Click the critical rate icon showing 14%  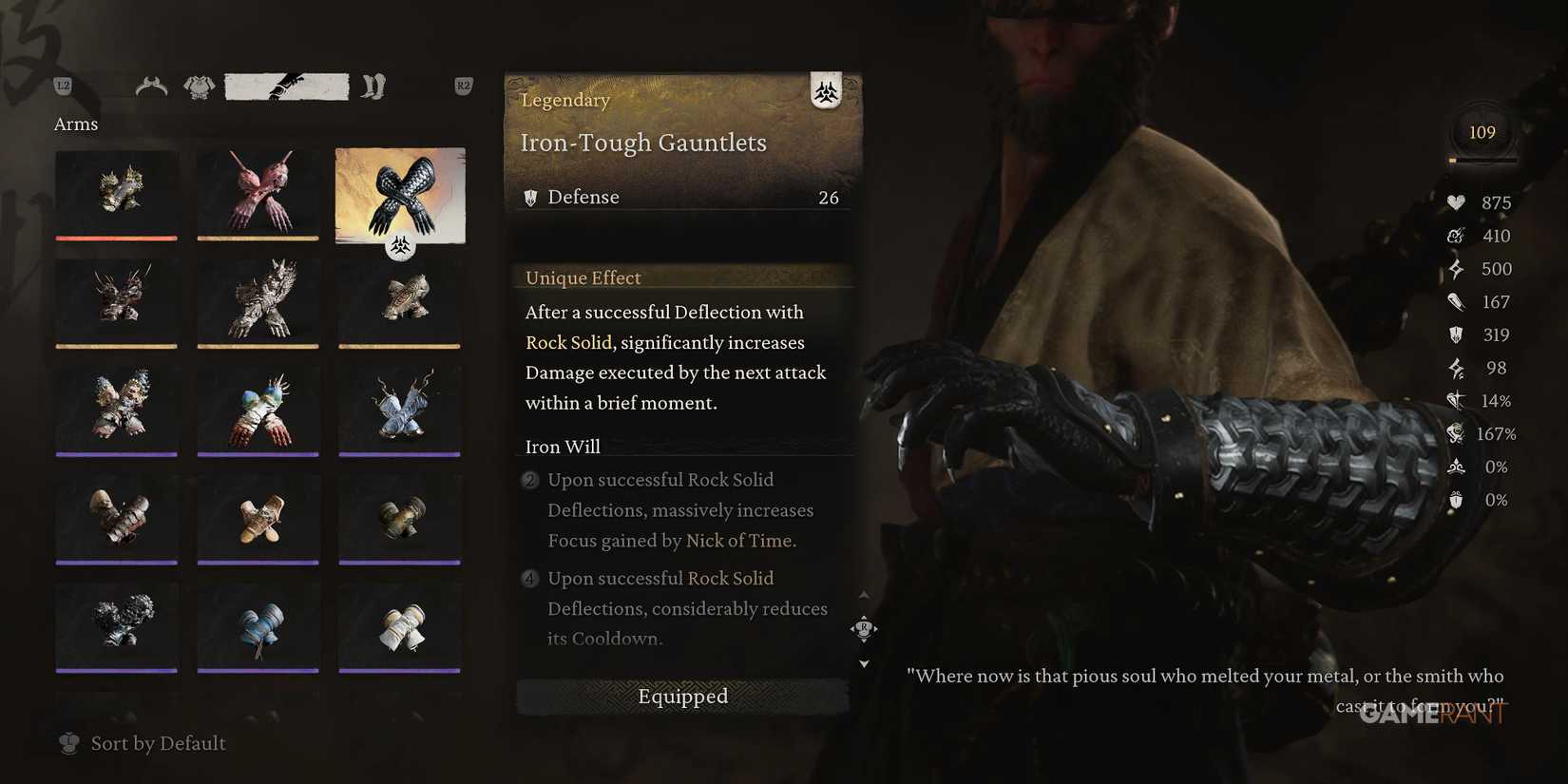tap(1454, 401)
